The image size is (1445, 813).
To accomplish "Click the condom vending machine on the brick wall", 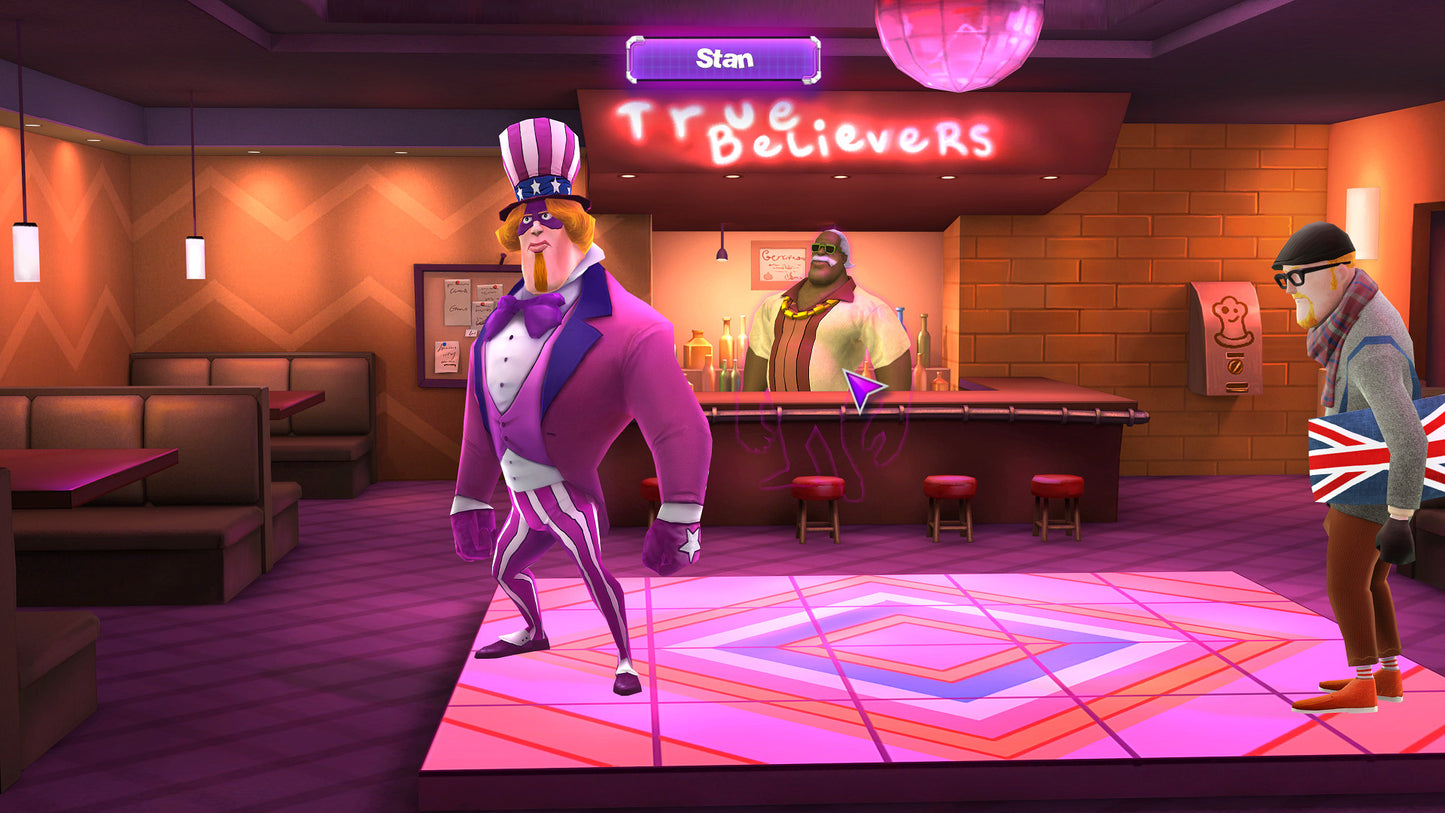I will (x=1224, y=337).
